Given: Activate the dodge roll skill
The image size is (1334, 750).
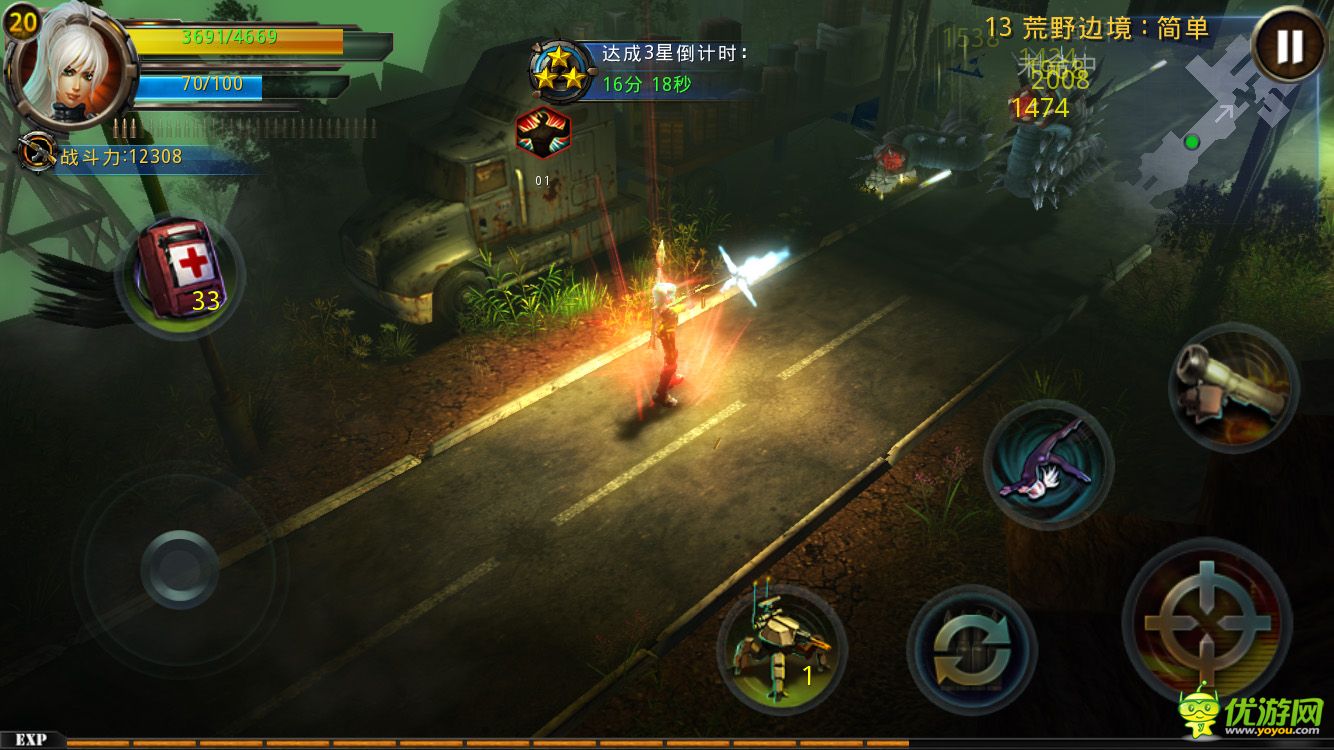Looking at the screenshot, I should click(x=1048, y=464).
